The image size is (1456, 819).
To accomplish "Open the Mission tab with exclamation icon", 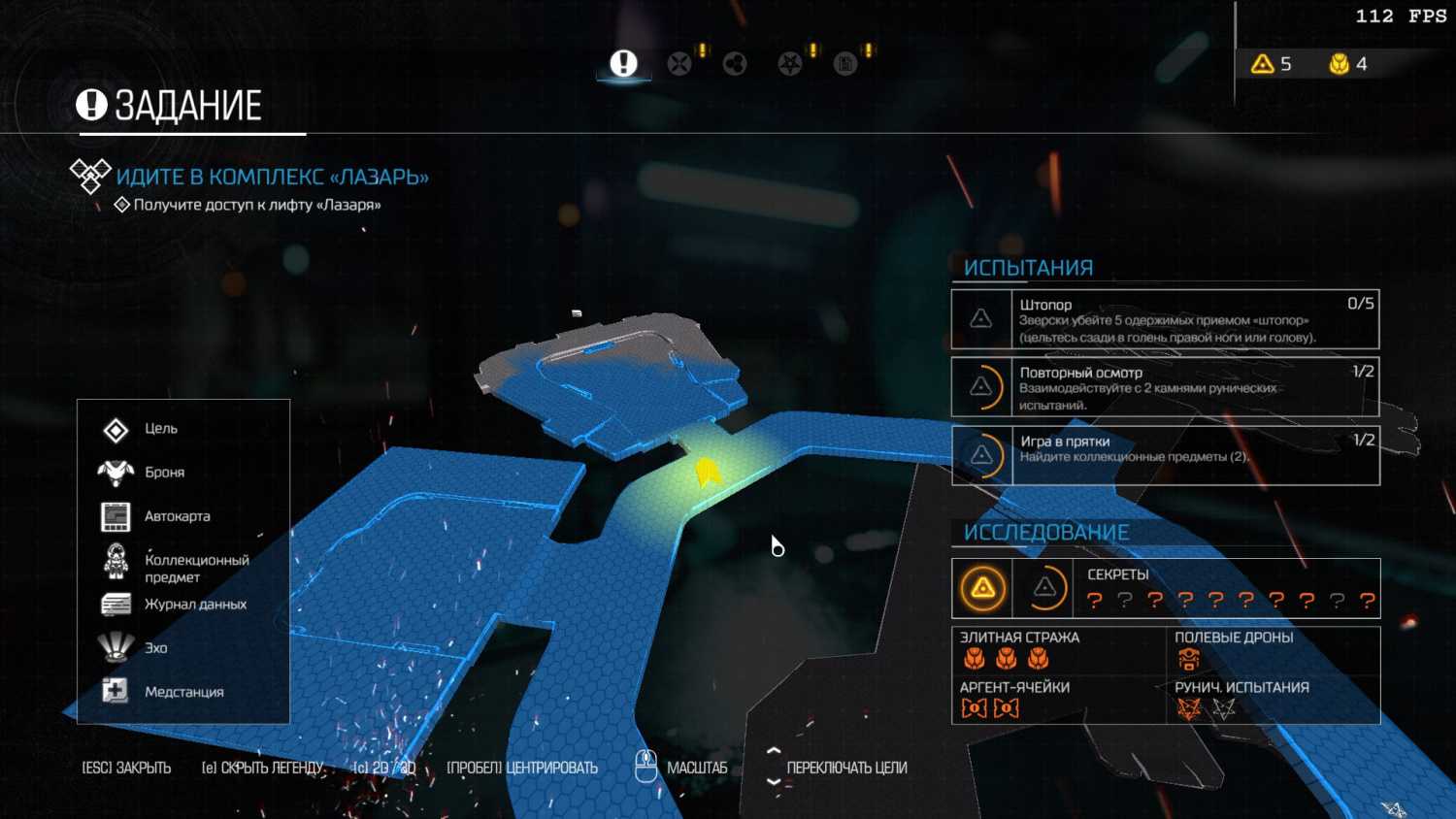I will click(623, 64).
